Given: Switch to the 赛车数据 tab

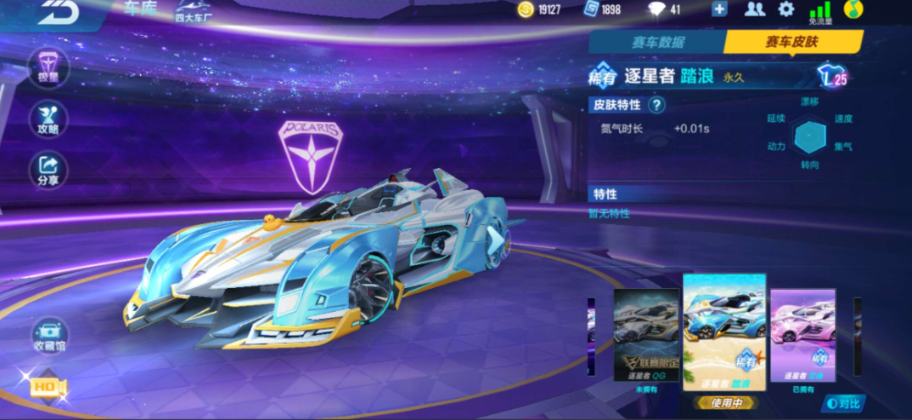Looking at the screenshot, I should pyautogui.click(x=657, y=42).
